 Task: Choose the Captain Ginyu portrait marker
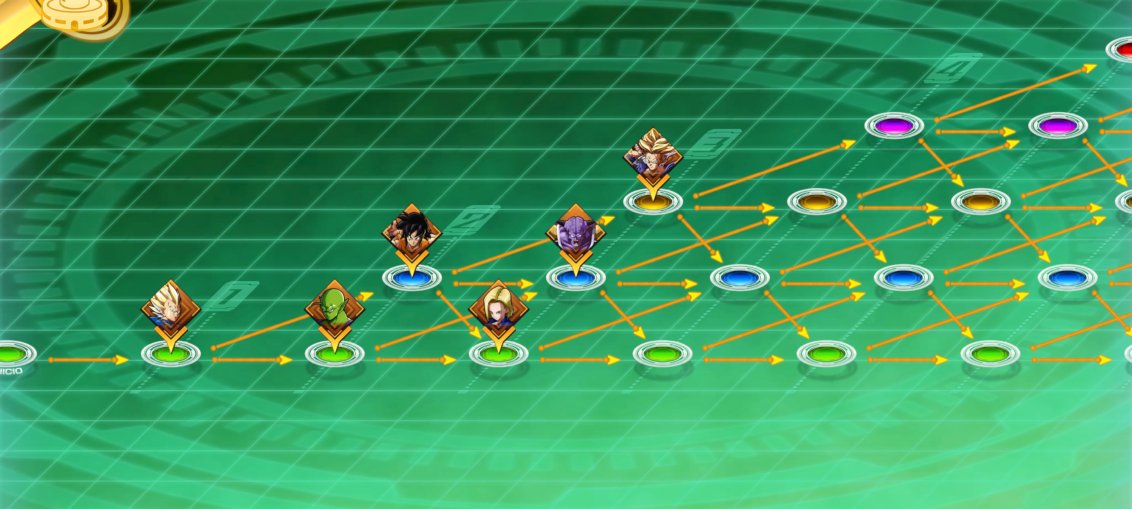tap(575, 231)
